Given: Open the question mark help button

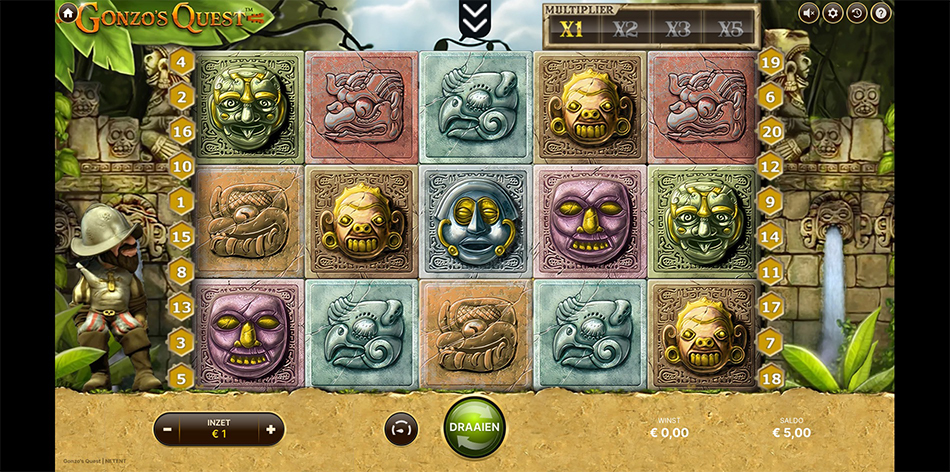Looking at the screenshot, I should [880, 13].
